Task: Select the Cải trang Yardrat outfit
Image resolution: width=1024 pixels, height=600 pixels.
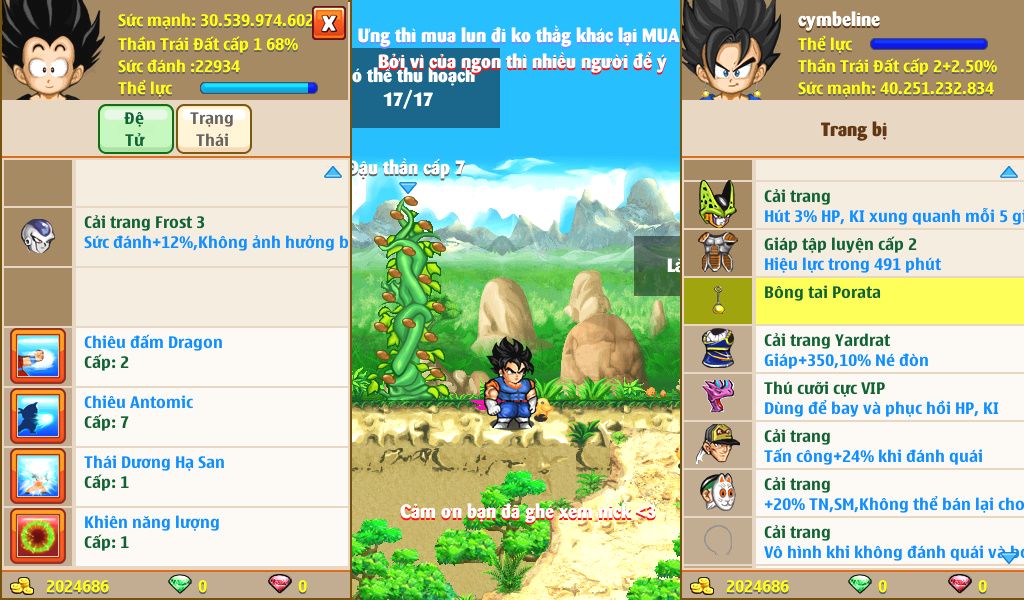Action: click(888, 350)
